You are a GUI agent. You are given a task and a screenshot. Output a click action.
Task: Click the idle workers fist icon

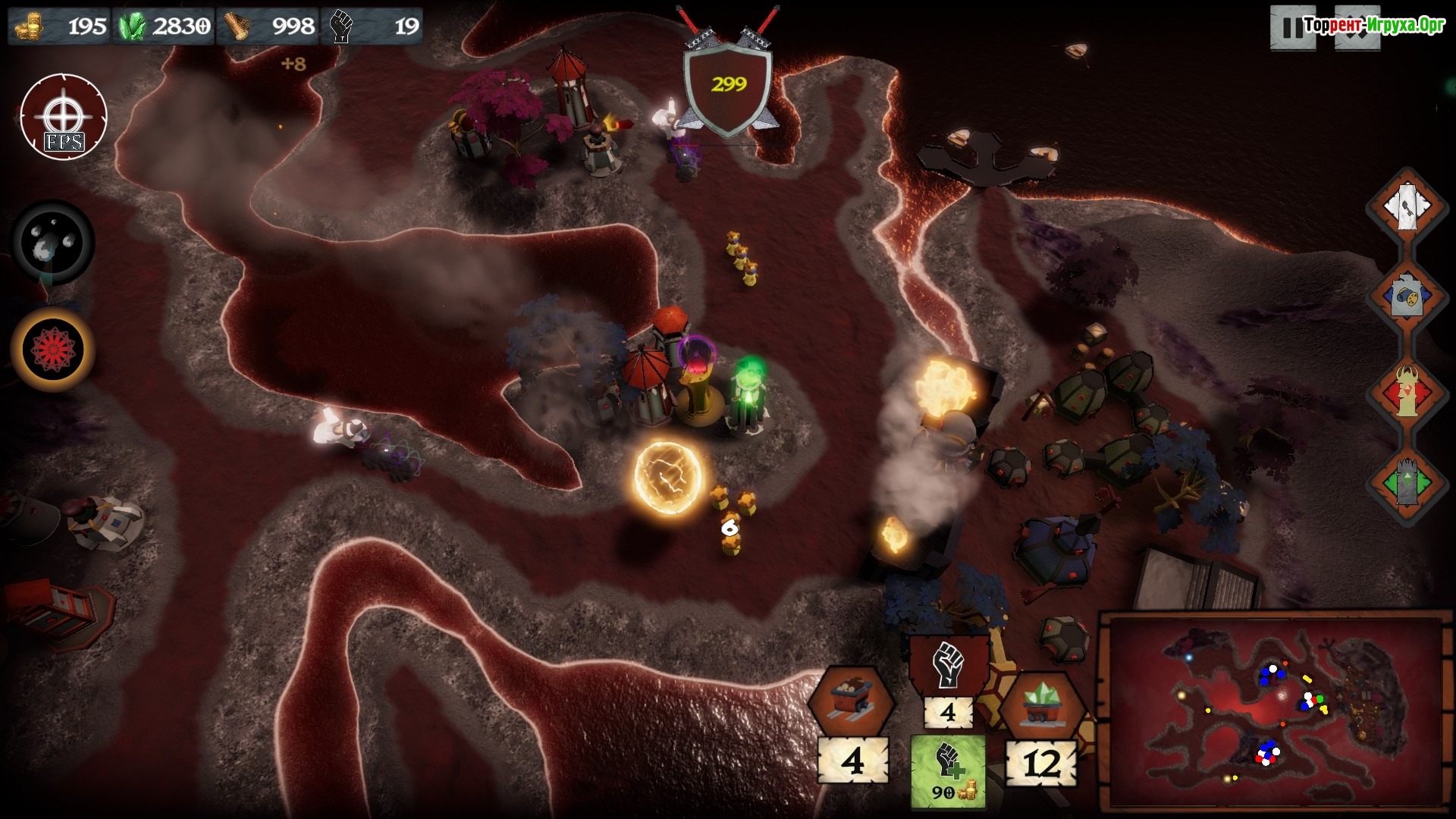(x=948, y=666)
